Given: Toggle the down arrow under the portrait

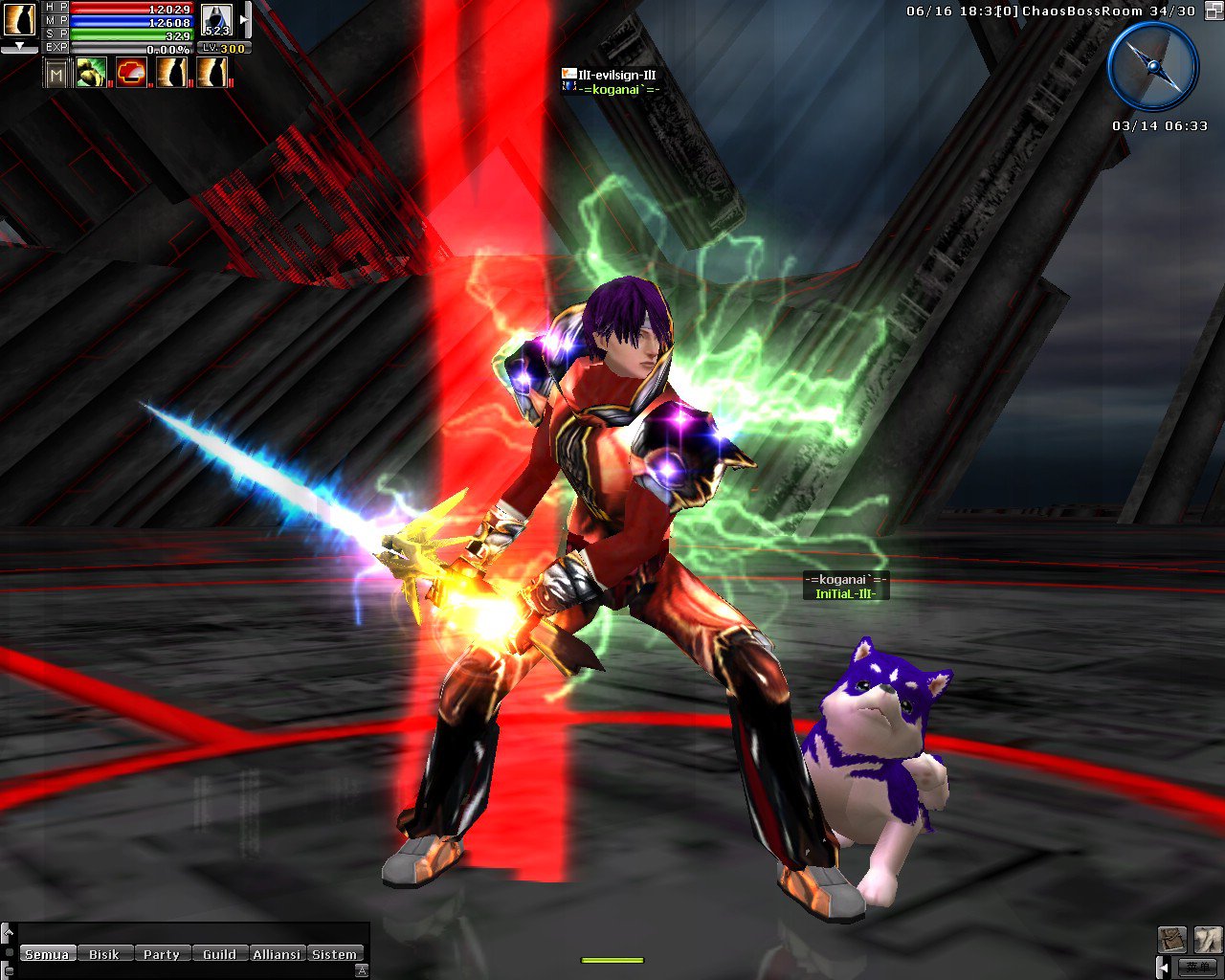Looking at the screenshot, I should (x=19, y=46).
